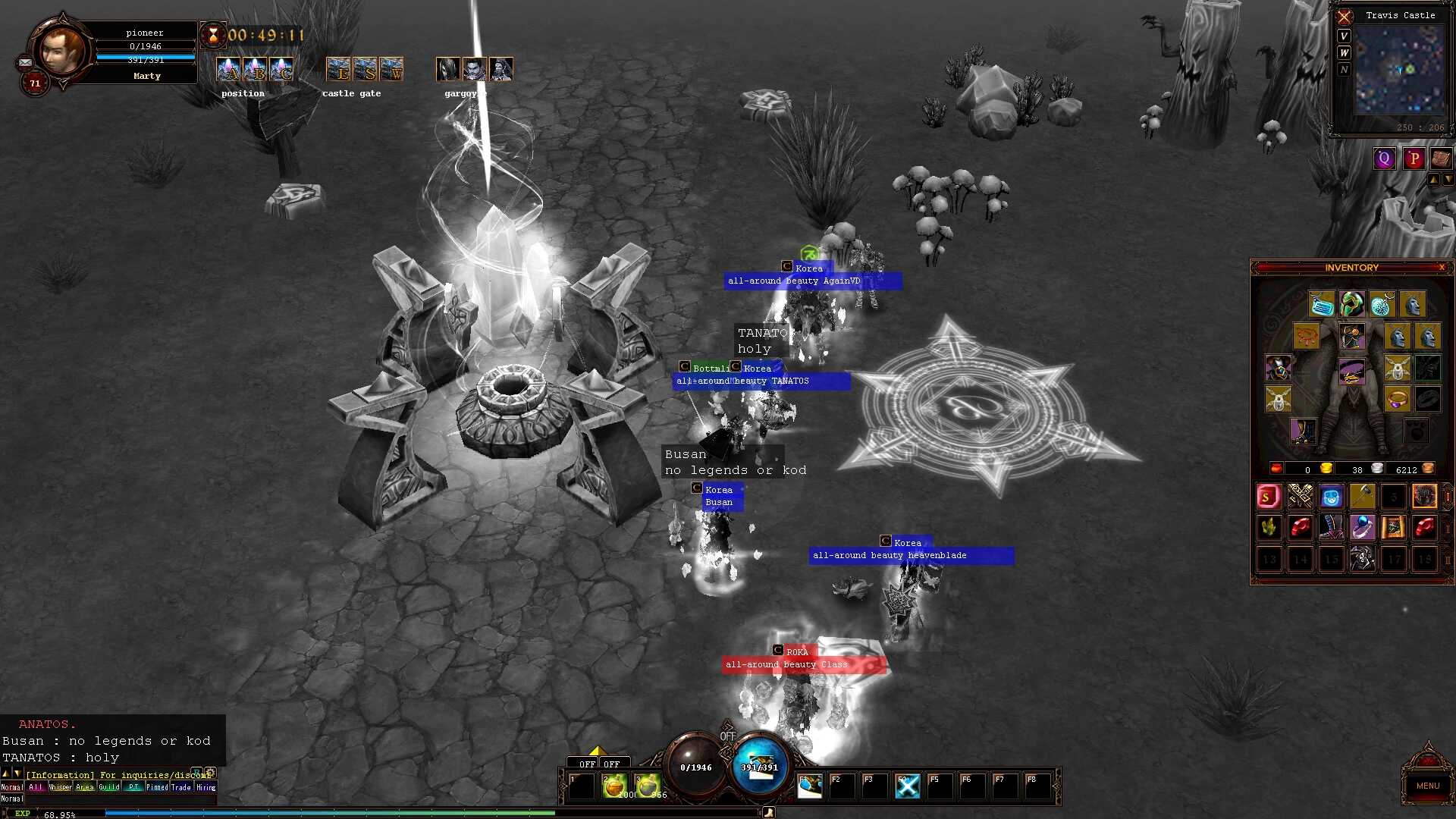This screenshot has height=819, width=1456.
Task: Select the scroll item in the inventory
Action: pyautogui.click(x=1393, y=527)
